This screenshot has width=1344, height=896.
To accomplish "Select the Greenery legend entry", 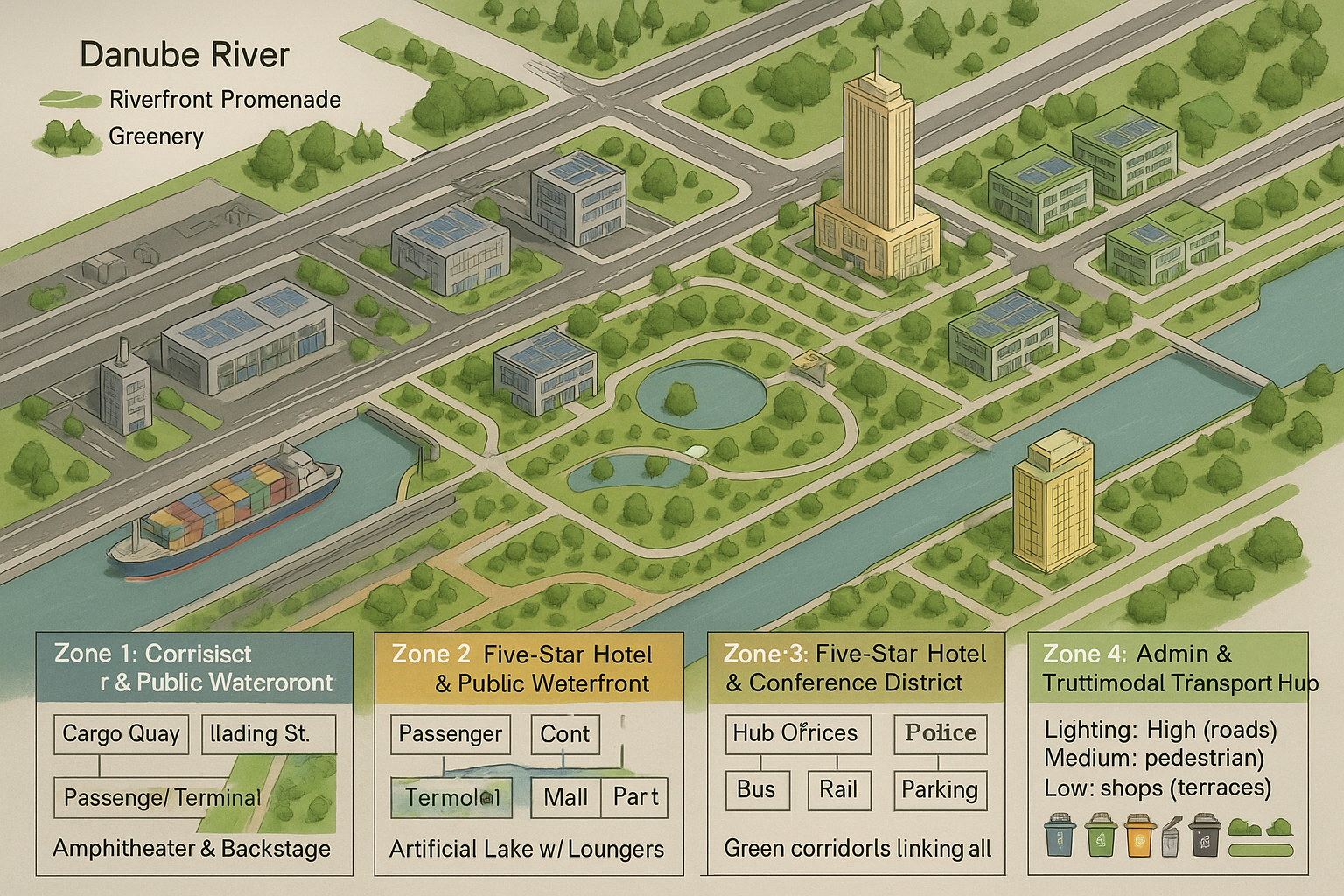I will point(156,136).
